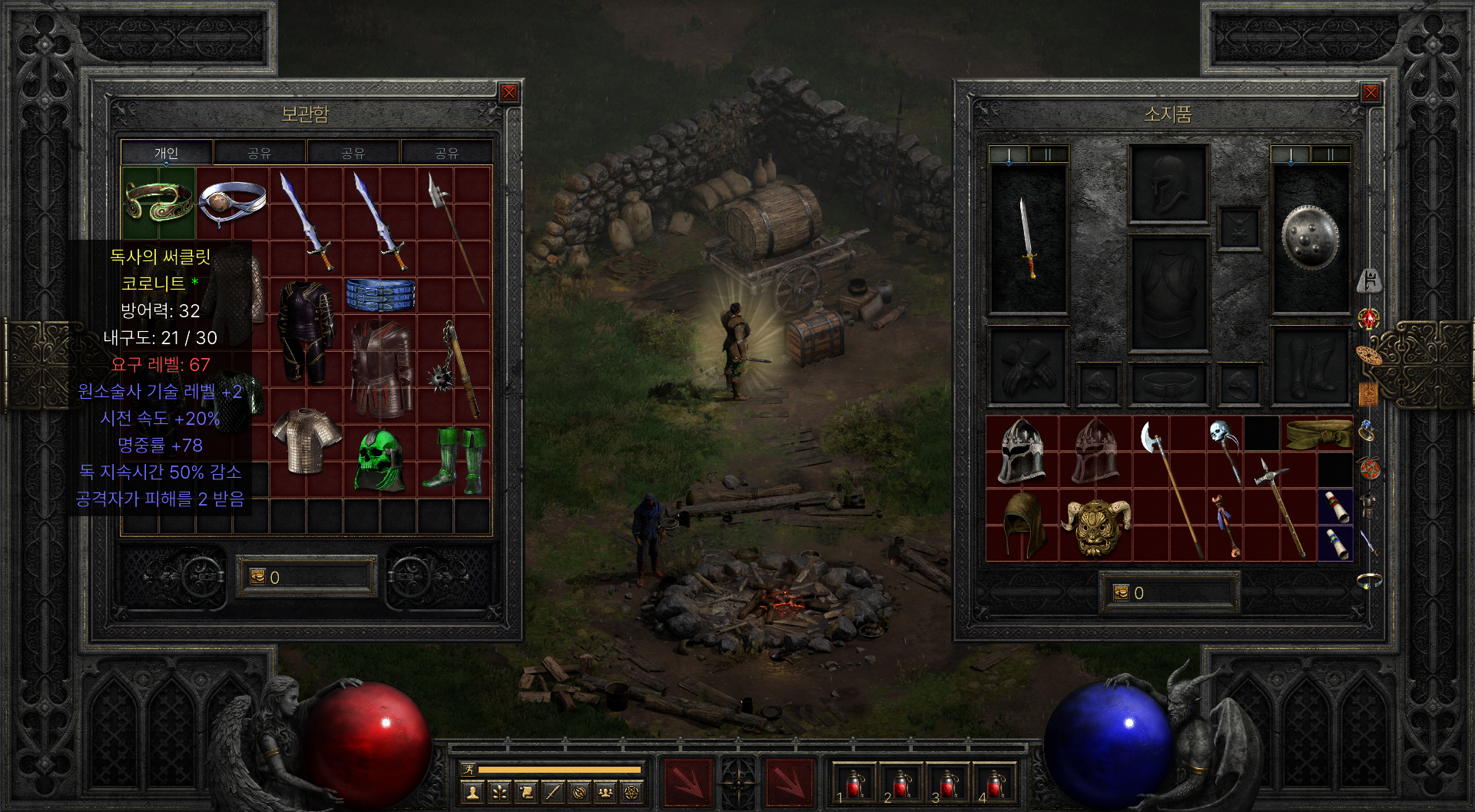Screen dimensions: 1475x812
Task: Close the stash window
Action: coord(509,94)
